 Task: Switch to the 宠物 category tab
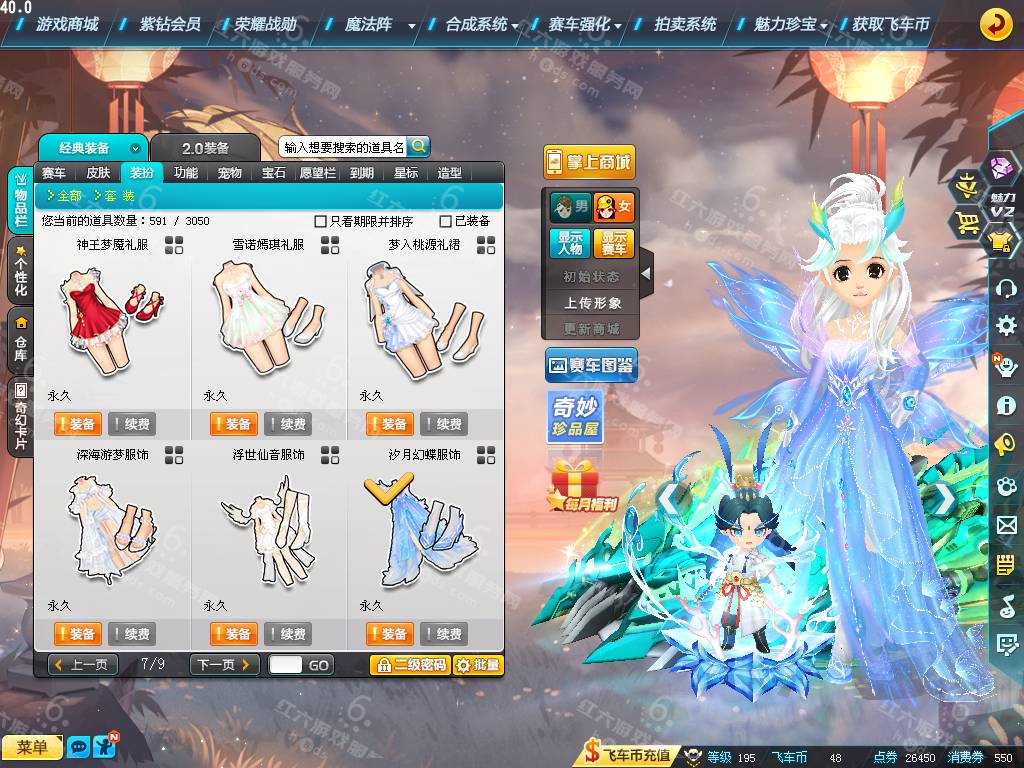230,172
